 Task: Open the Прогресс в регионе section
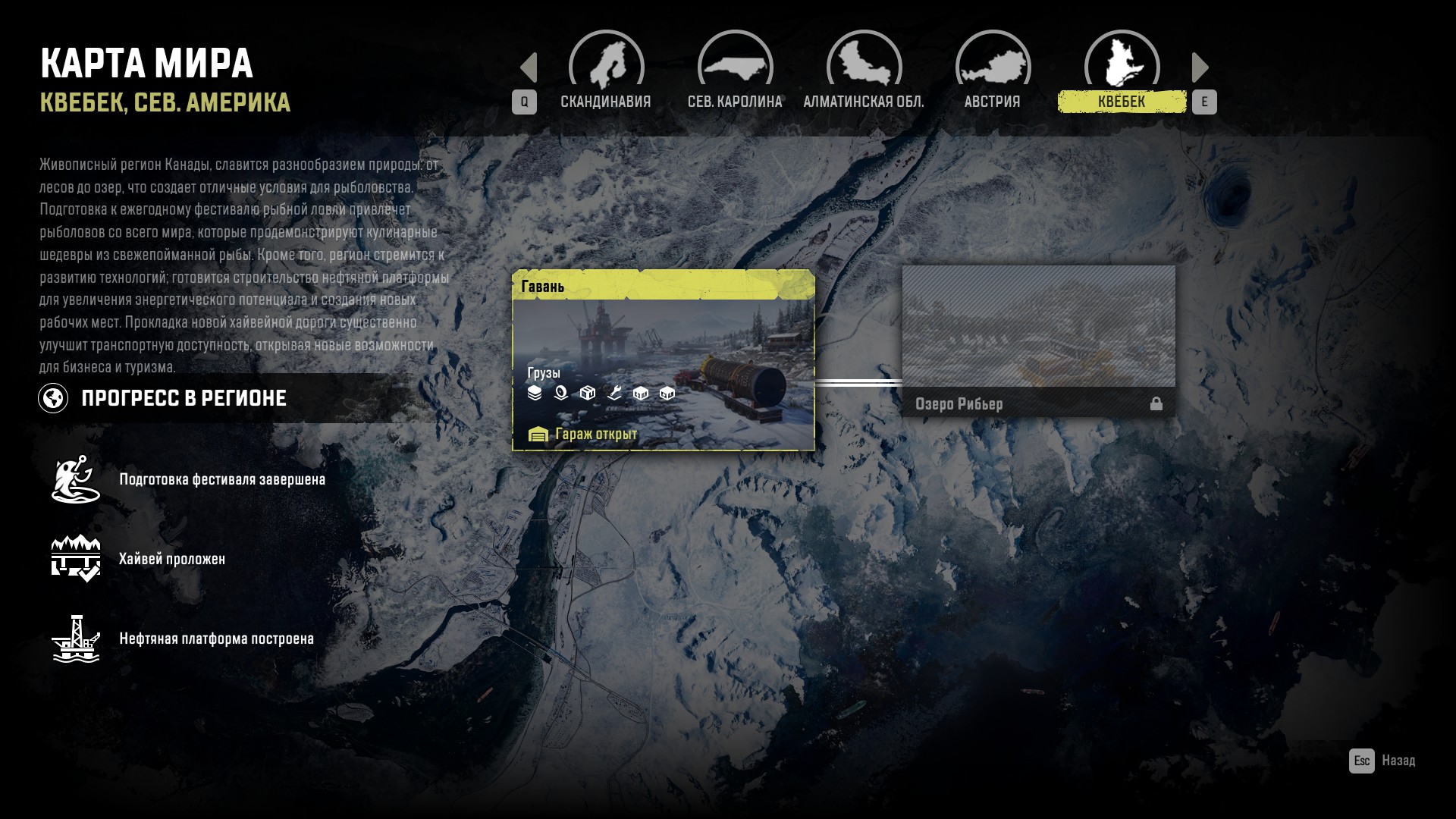click(184, 398)
